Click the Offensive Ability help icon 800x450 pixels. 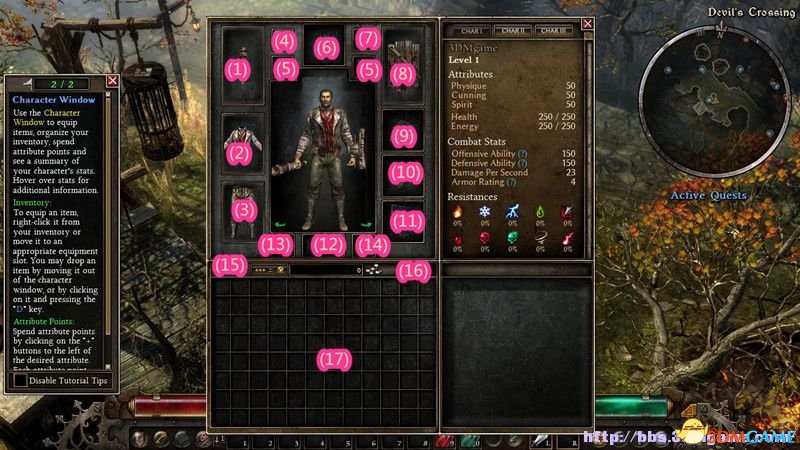point(522,153)
